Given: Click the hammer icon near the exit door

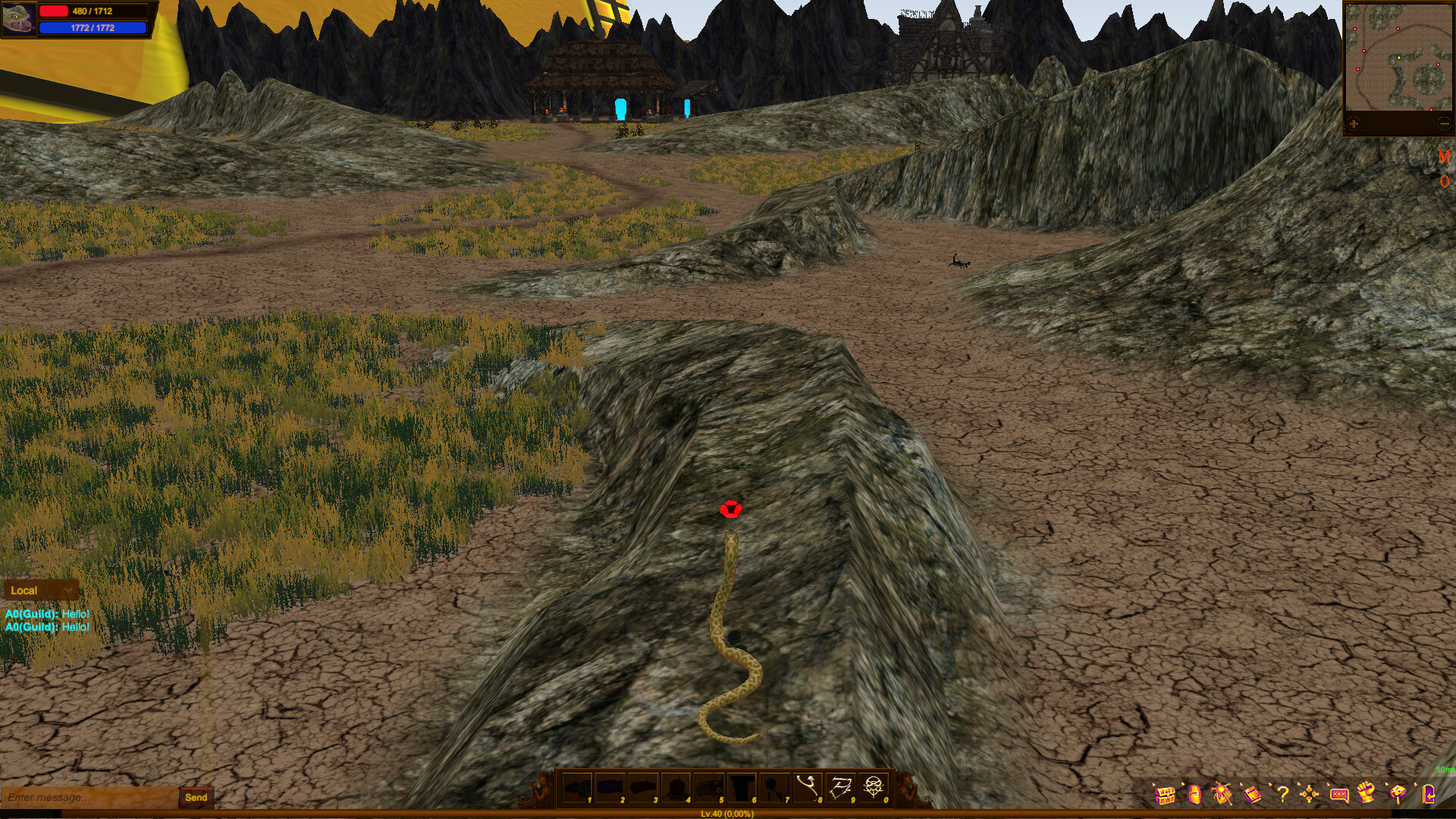Looking at the screenshot, I should pyautogui.click(x=1396, y=792).
